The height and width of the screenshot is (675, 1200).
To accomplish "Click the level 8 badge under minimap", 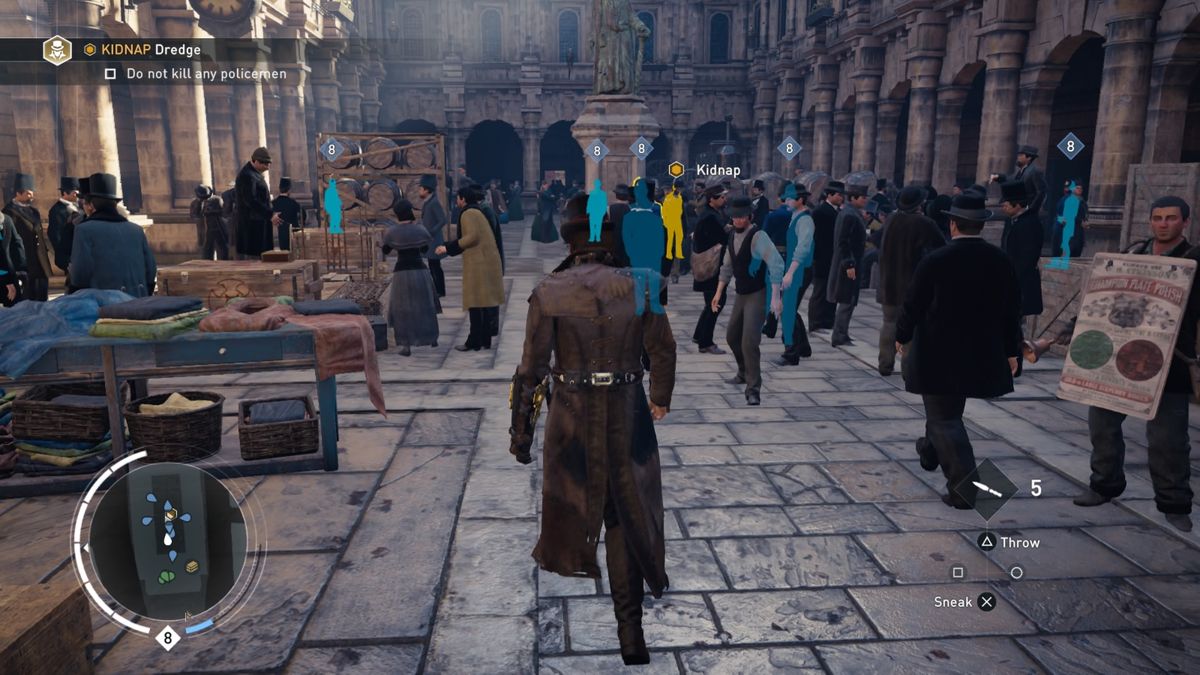I will tap(167, 637).
